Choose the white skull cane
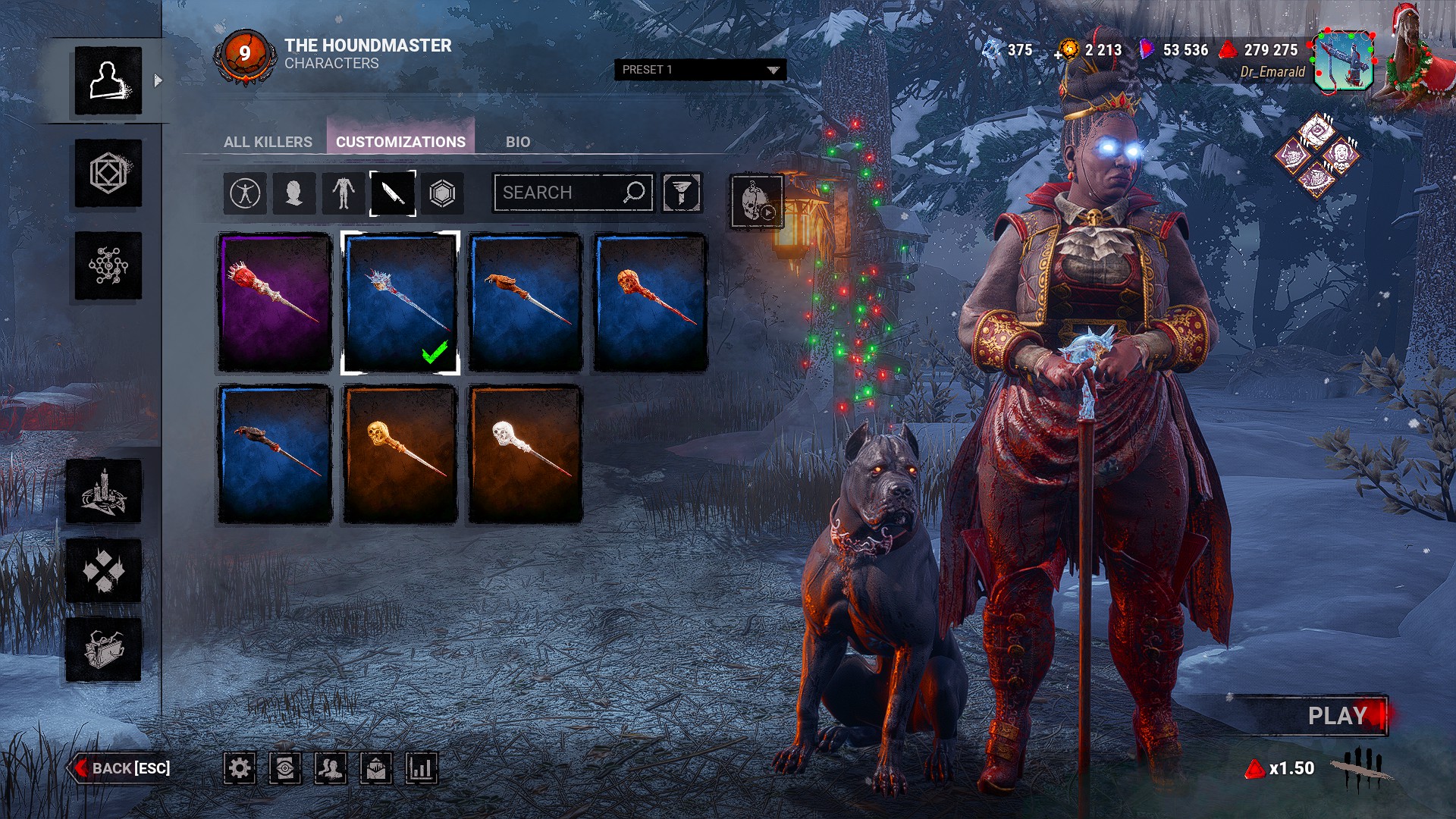1456x819 pixels. tap(525, 453)
